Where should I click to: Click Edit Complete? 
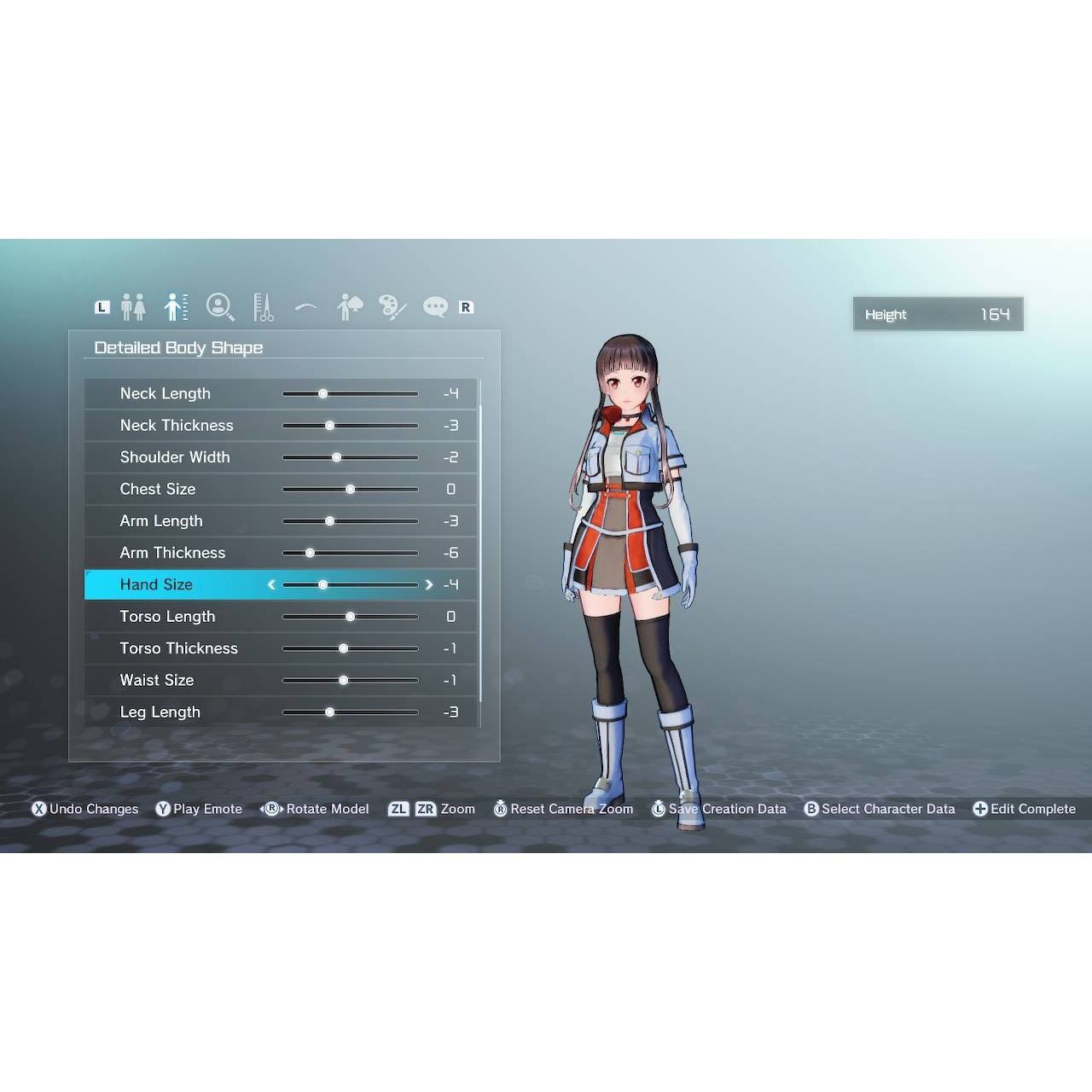click(x=1025, y=809)
